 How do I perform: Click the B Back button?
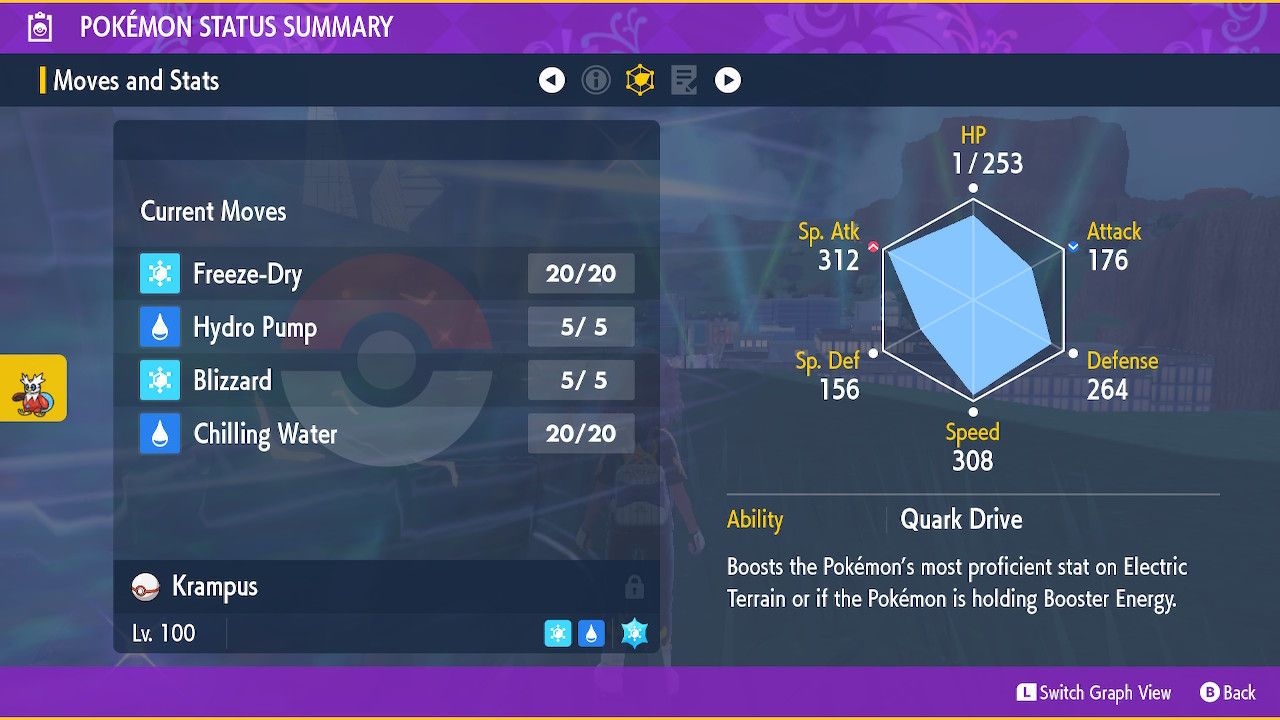1227,692
